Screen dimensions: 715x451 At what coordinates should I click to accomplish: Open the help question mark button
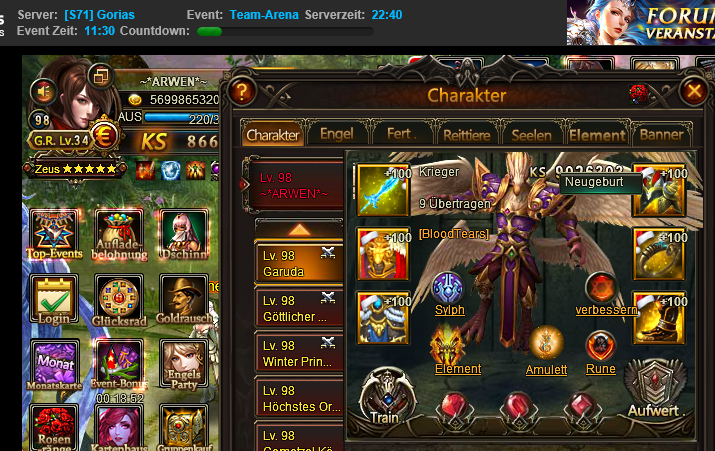pos(238,92)
